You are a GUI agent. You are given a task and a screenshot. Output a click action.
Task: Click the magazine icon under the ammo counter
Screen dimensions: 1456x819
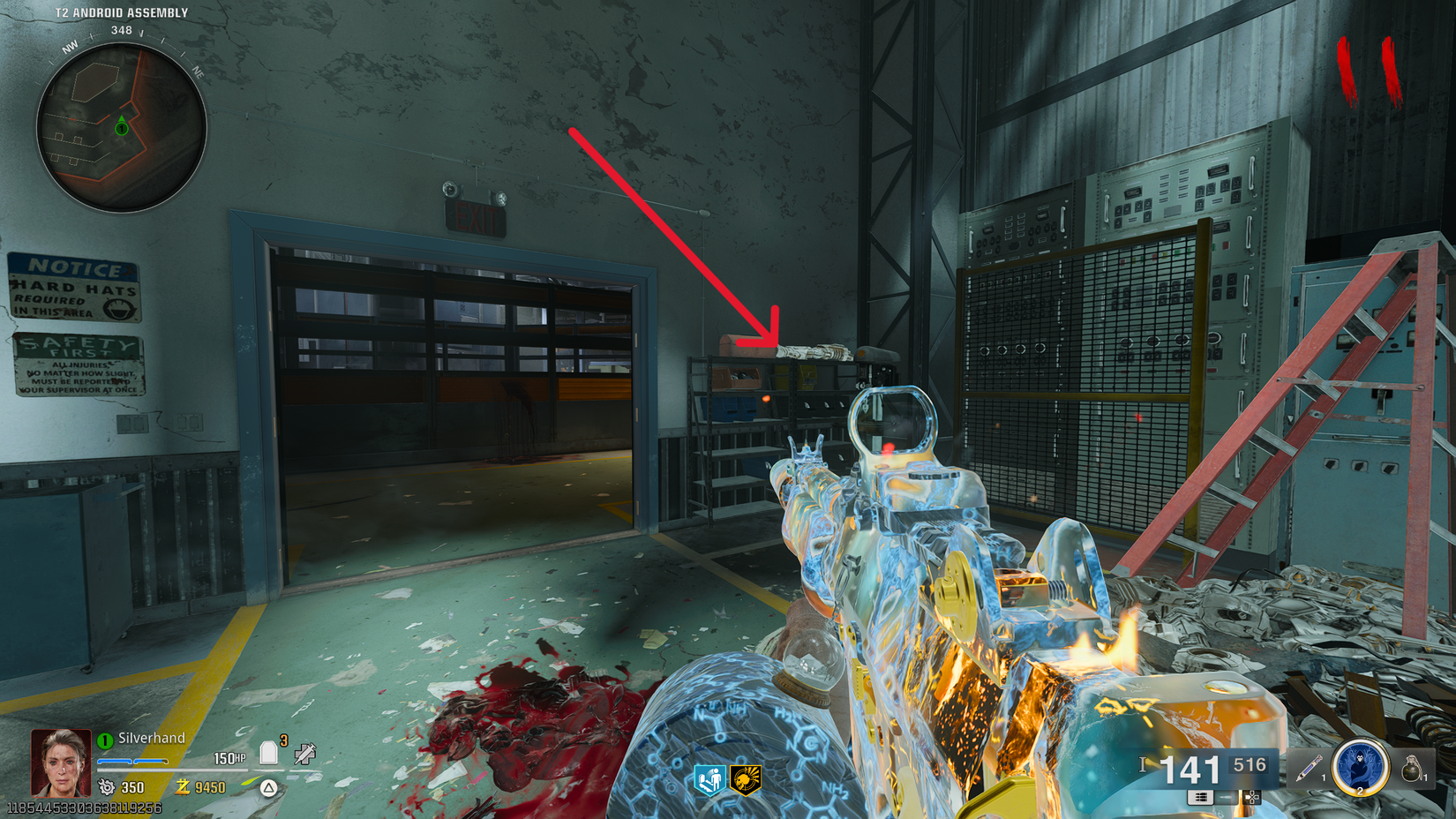pos(1200,797)
